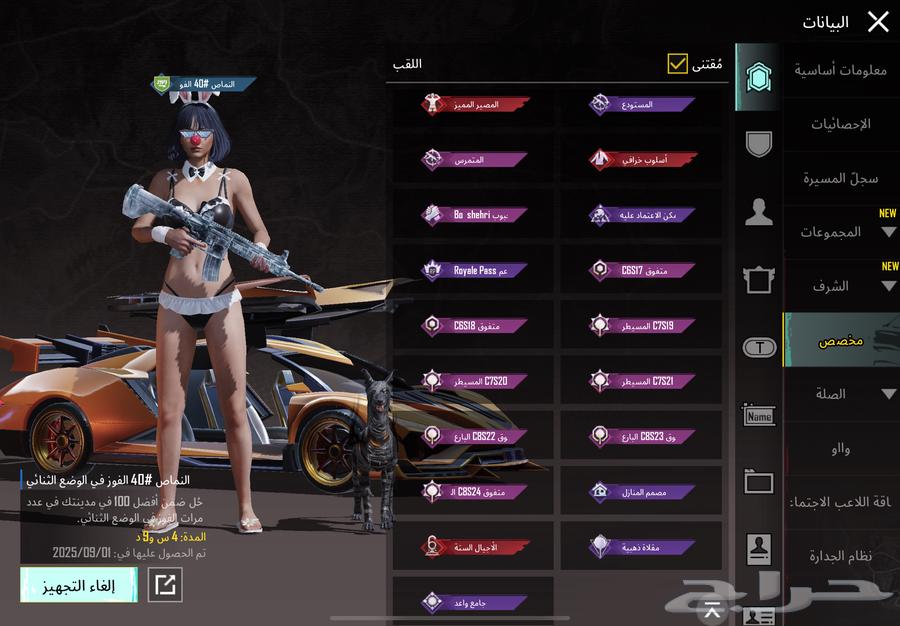This screenshot has height=626, width=900.
Task: Select the C7S21 title
Action: pyautogui.click(x=640, y=381)
